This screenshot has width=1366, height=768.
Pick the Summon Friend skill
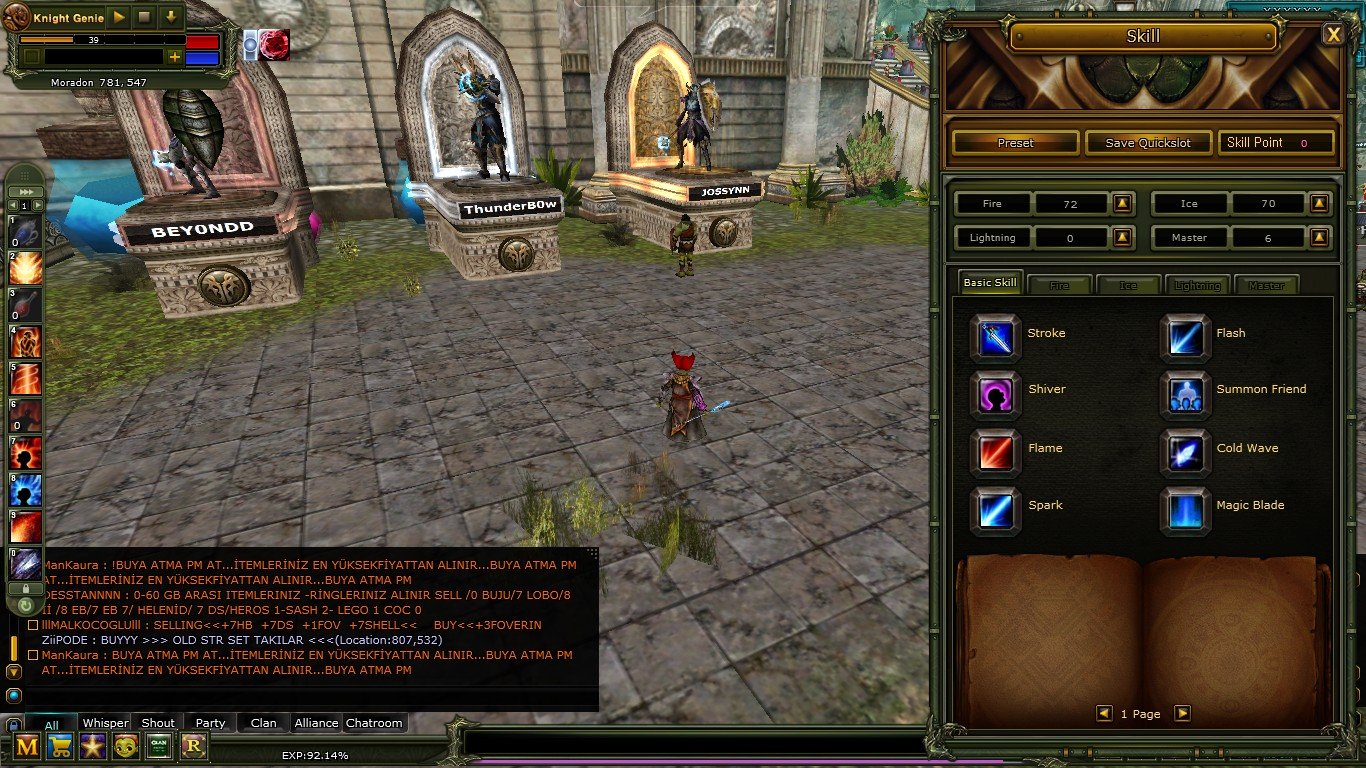(1185, 394)
